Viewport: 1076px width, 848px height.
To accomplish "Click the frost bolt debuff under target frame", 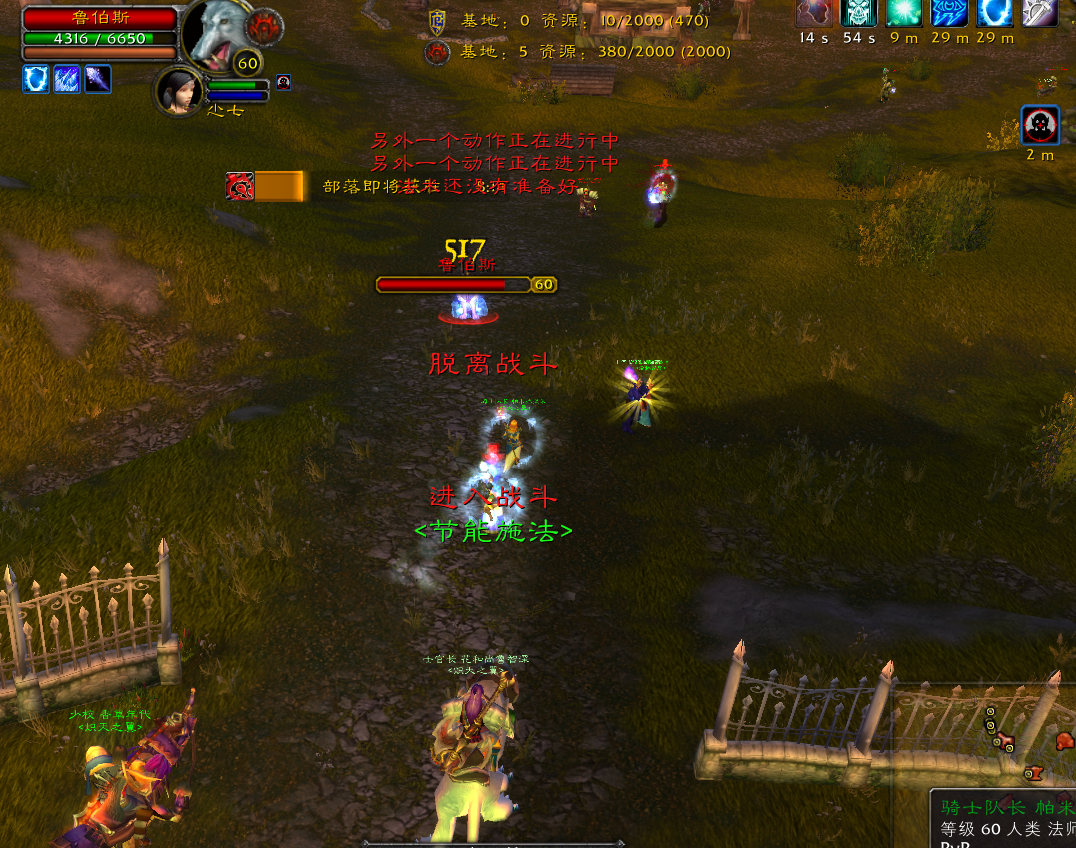I will tap(98, 79).
